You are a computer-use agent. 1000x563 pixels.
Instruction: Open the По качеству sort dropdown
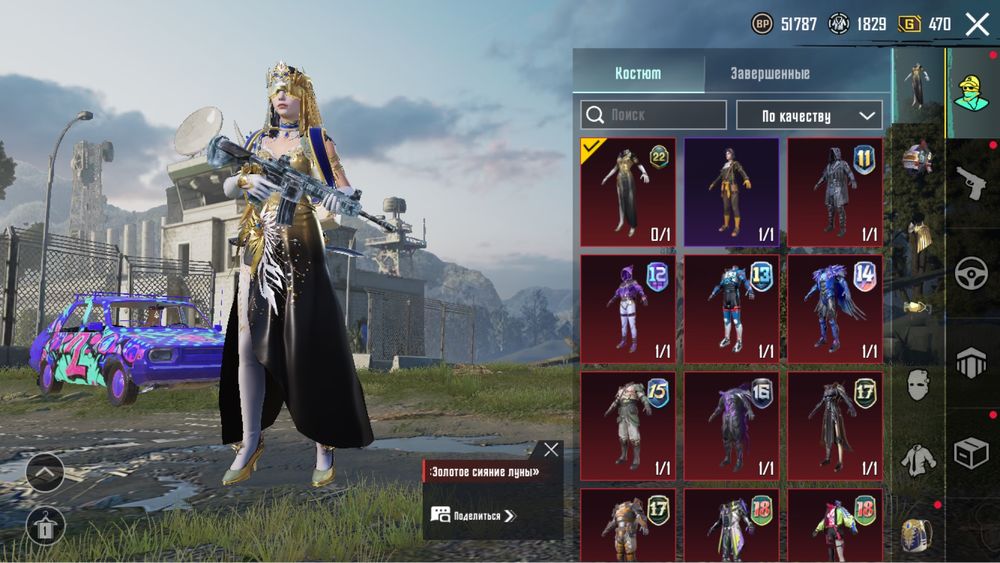tap(809, 115)
